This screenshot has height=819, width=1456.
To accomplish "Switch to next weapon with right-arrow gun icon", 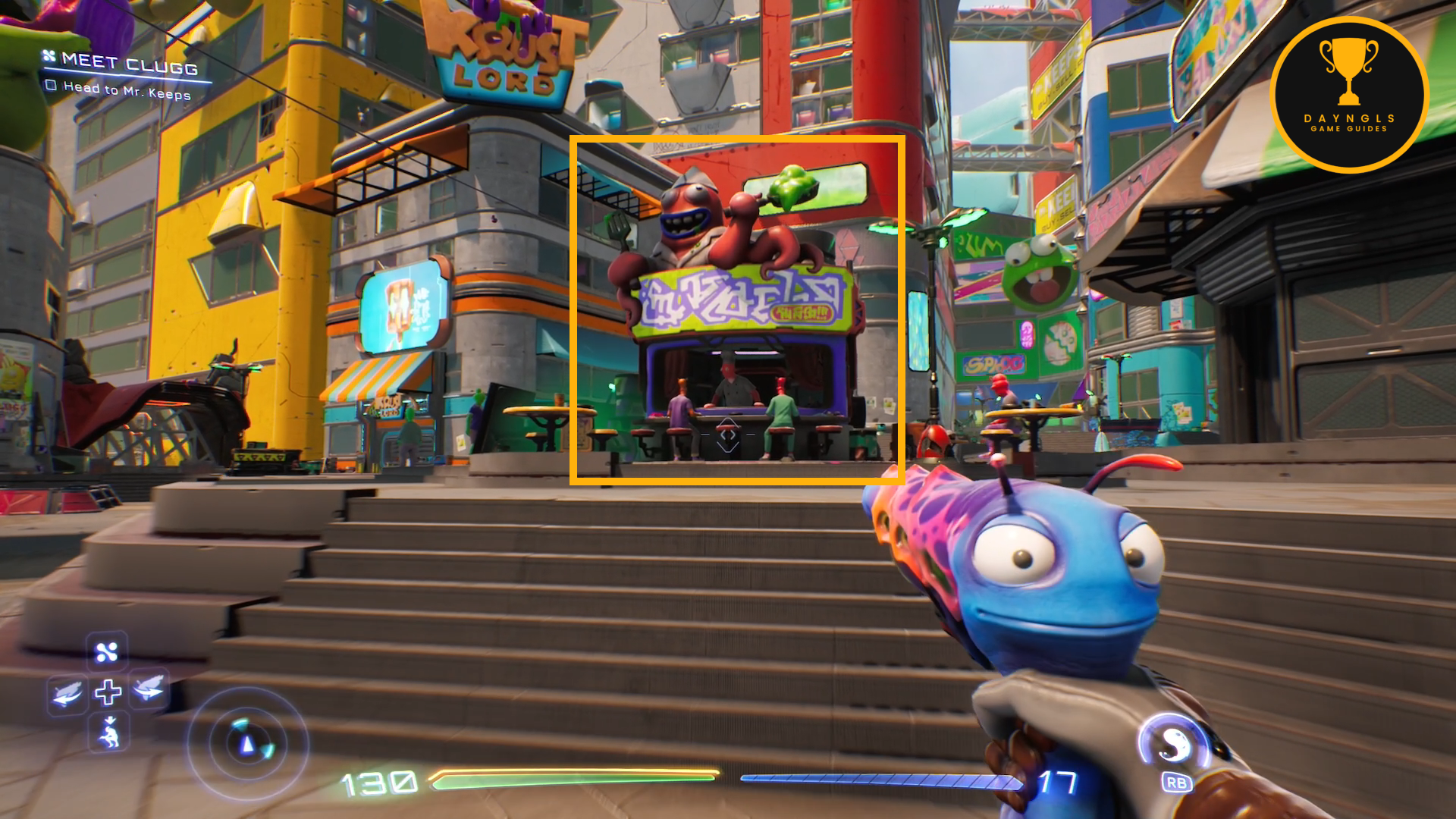I will [x=149, y=689].
